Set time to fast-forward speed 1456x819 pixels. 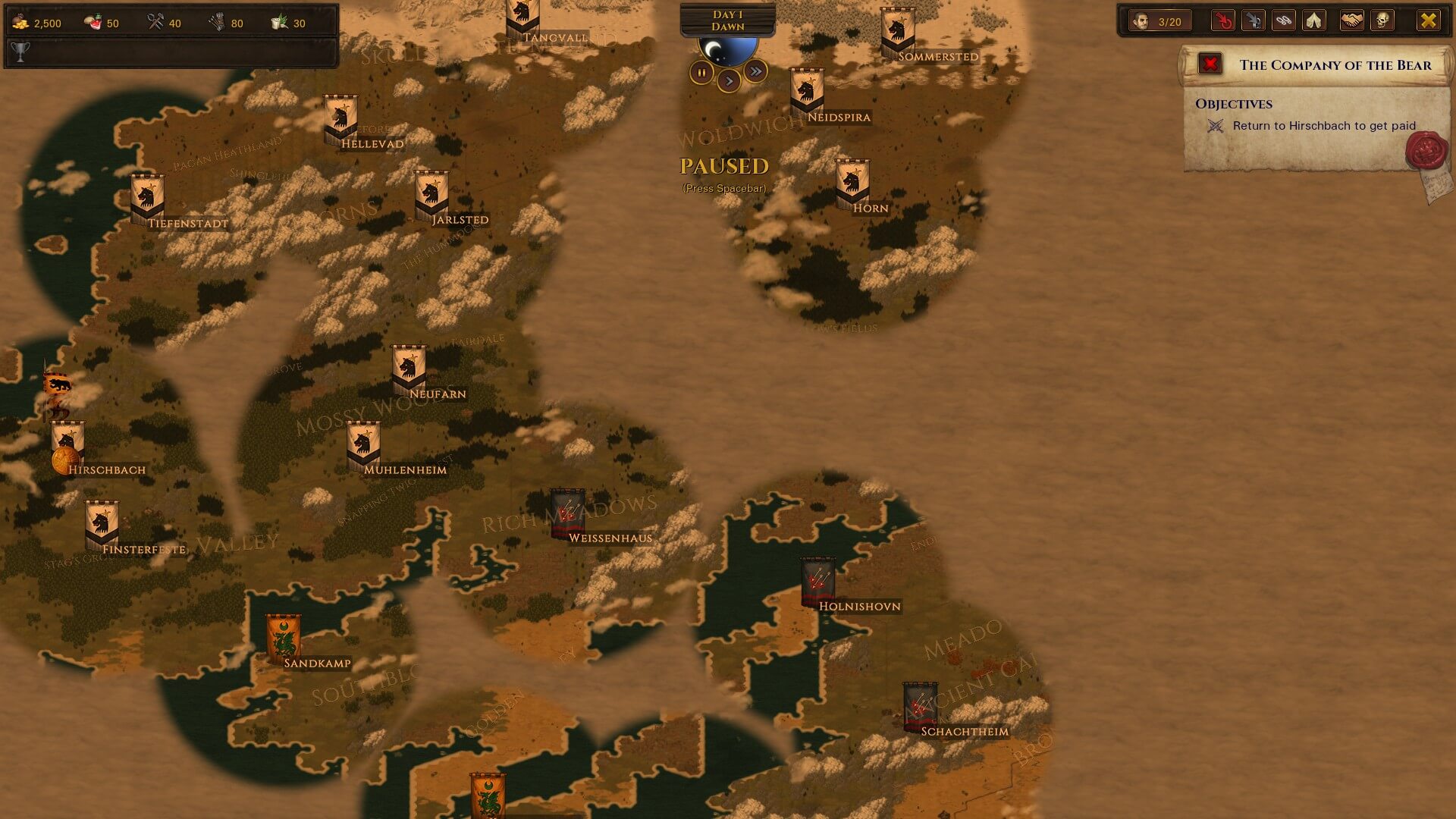[x=755, y=71]
